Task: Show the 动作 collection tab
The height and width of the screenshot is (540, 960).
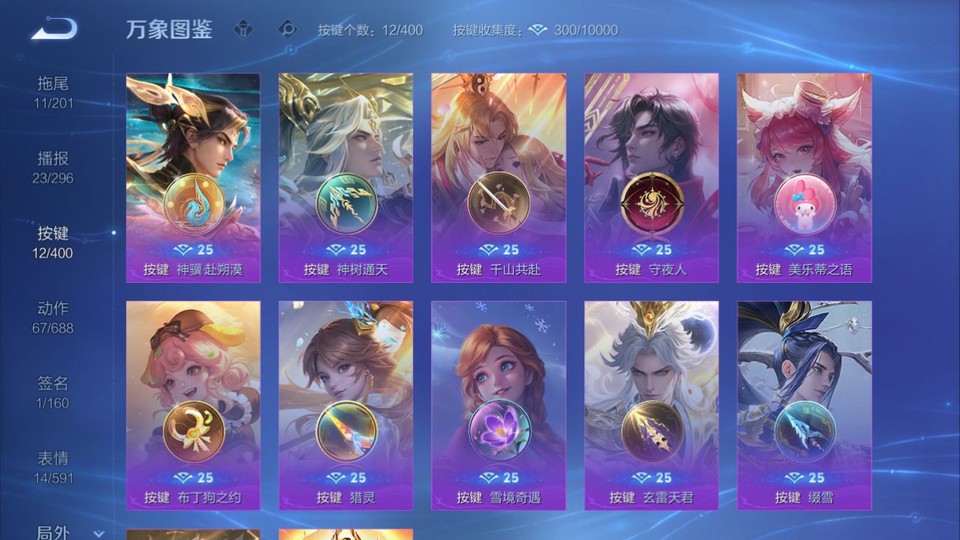Action: [x=54, y=316]
